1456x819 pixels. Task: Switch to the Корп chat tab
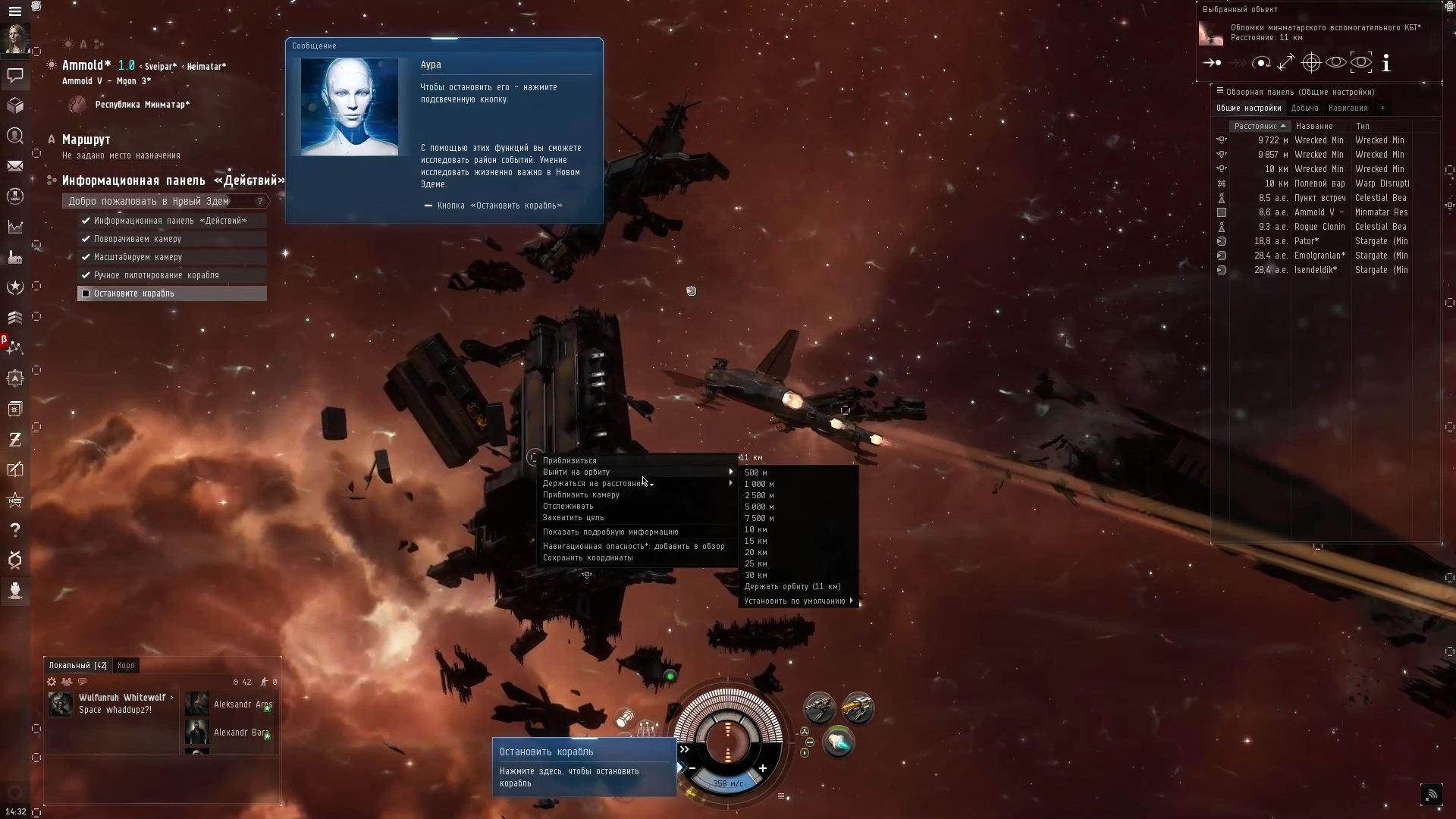pos(126,665)
